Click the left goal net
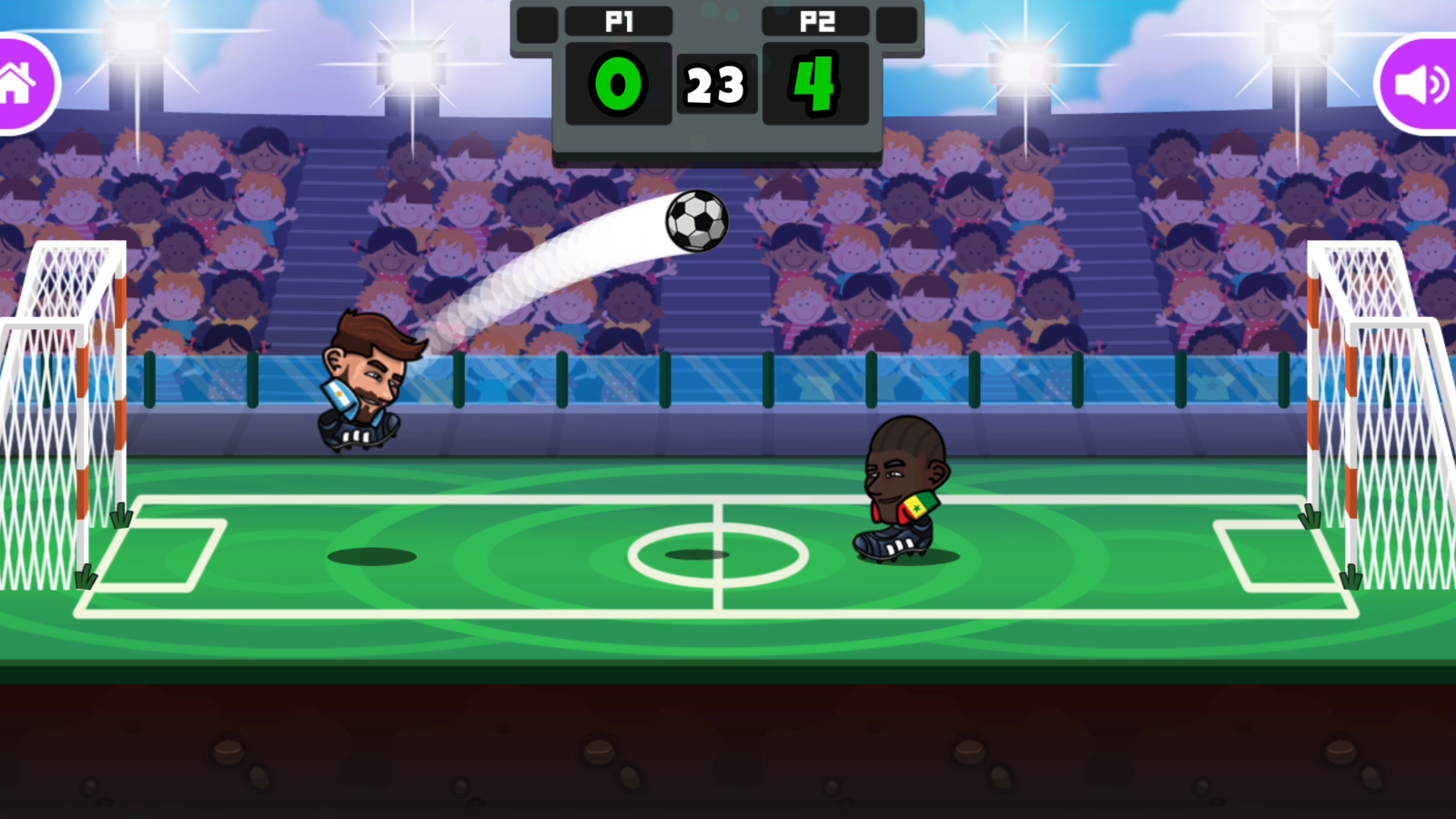The width and height of the screenshot is (1456, 819). 55,409
